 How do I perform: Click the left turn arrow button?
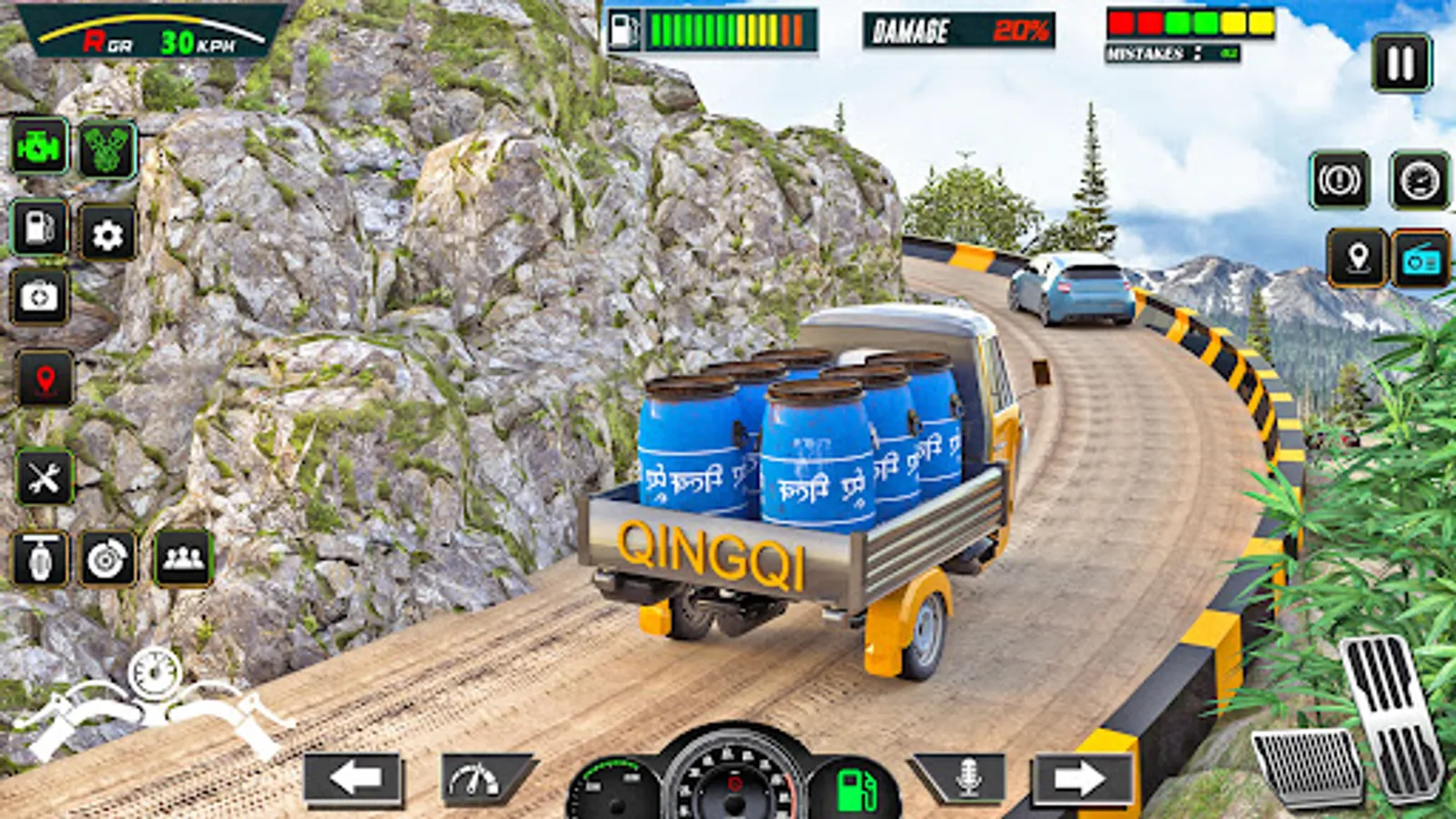click(x=354, y=779)
